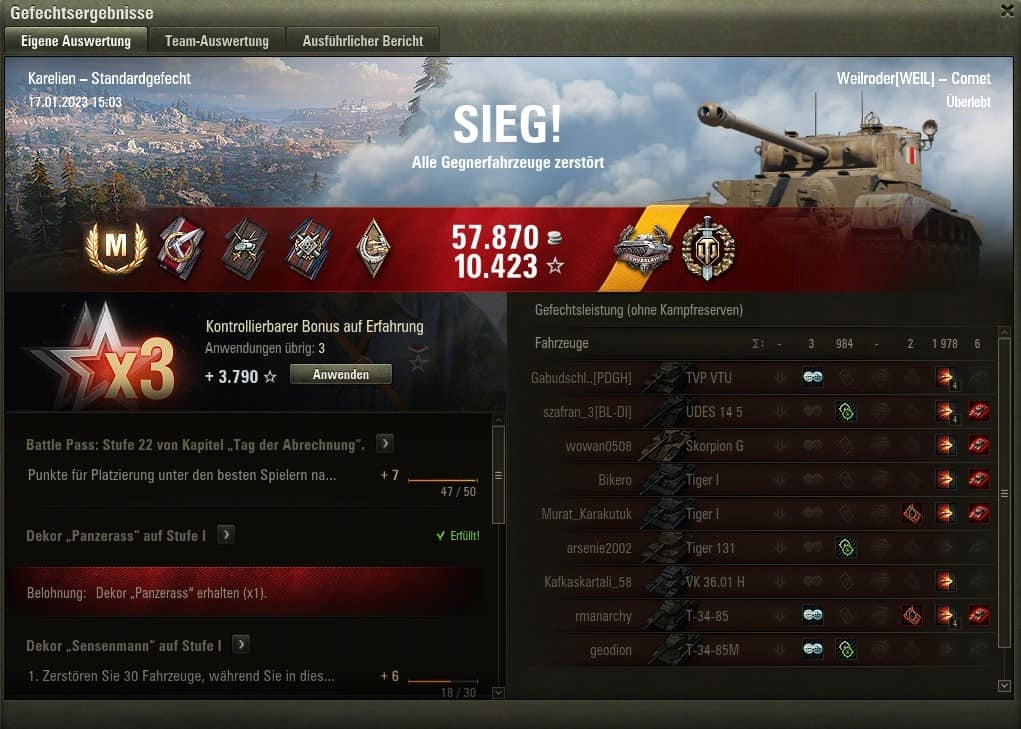The image size is (1021, 729).
Task: Apply the x3 experience bonus with Anwenden
Action: (340, 374)
